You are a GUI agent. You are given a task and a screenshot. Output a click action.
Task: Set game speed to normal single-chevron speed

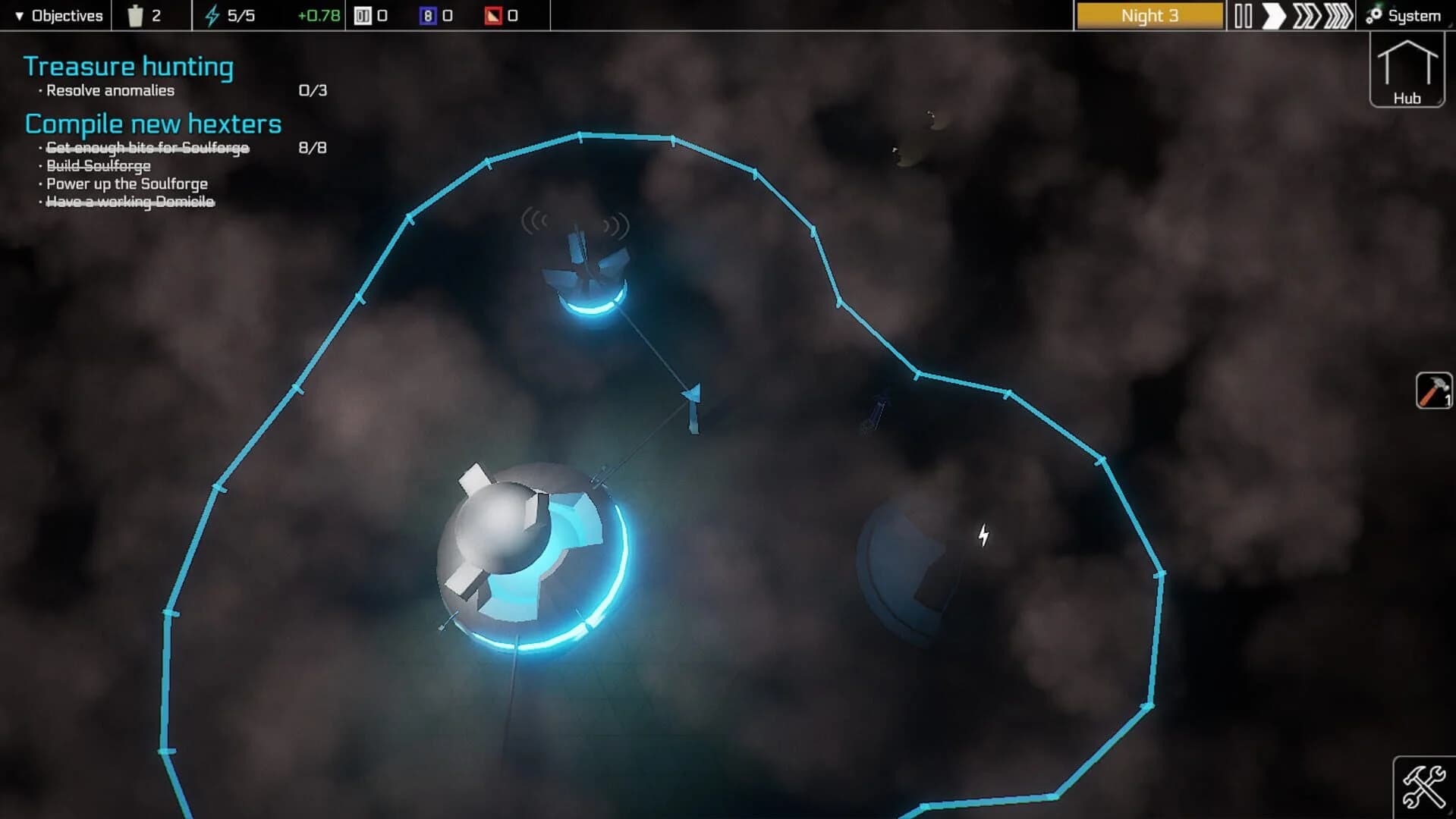[x=1274, y=14]
